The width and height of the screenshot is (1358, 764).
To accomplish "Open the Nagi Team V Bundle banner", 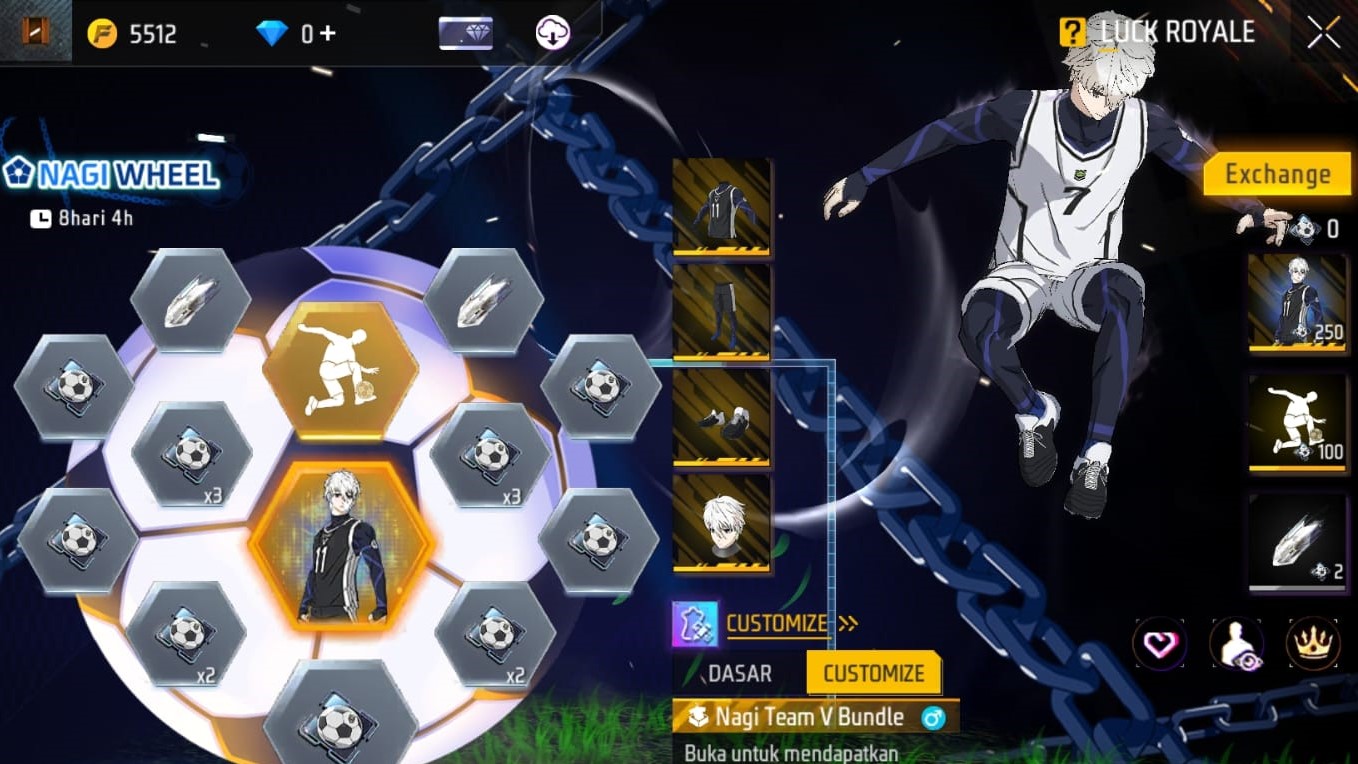I will click(810, 717).
